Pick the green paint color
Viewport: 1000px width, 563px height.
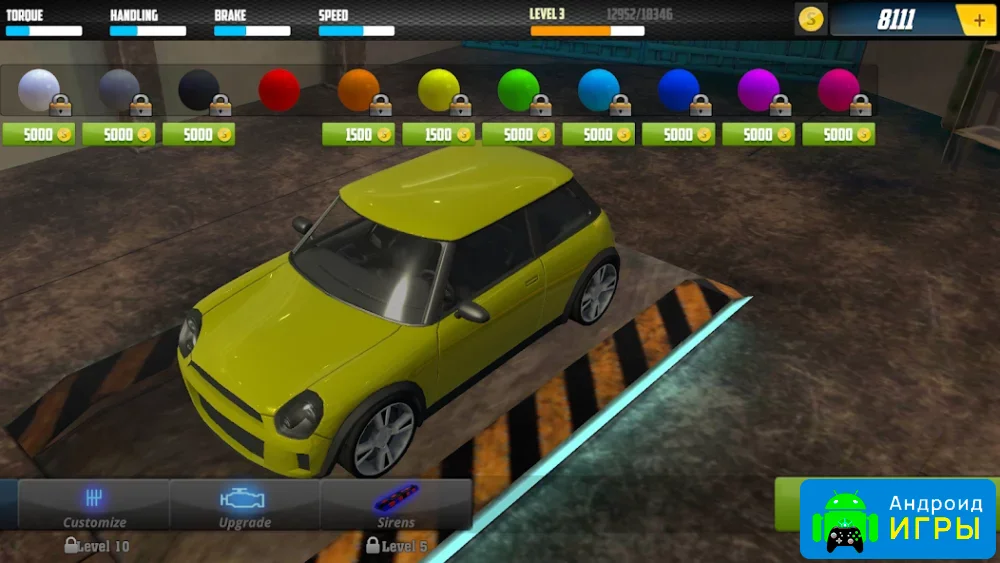519,90
